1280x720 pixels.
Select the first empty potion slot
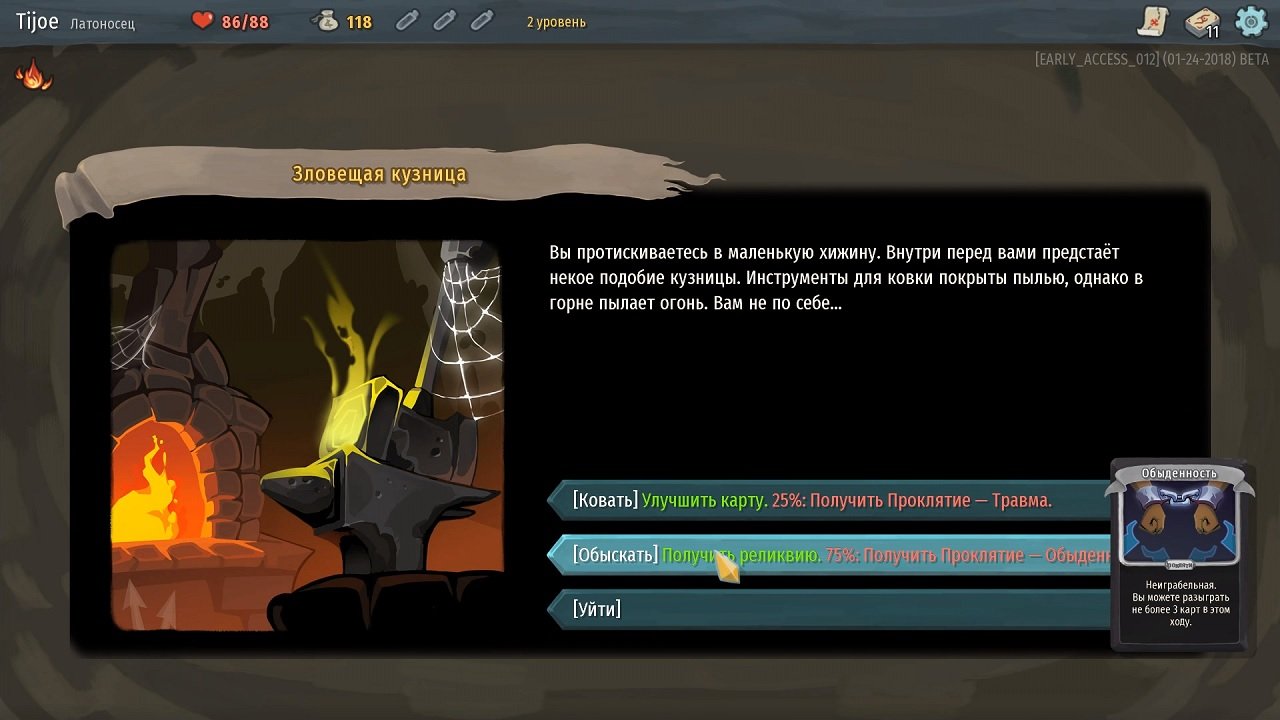click(x=406, y=20)
